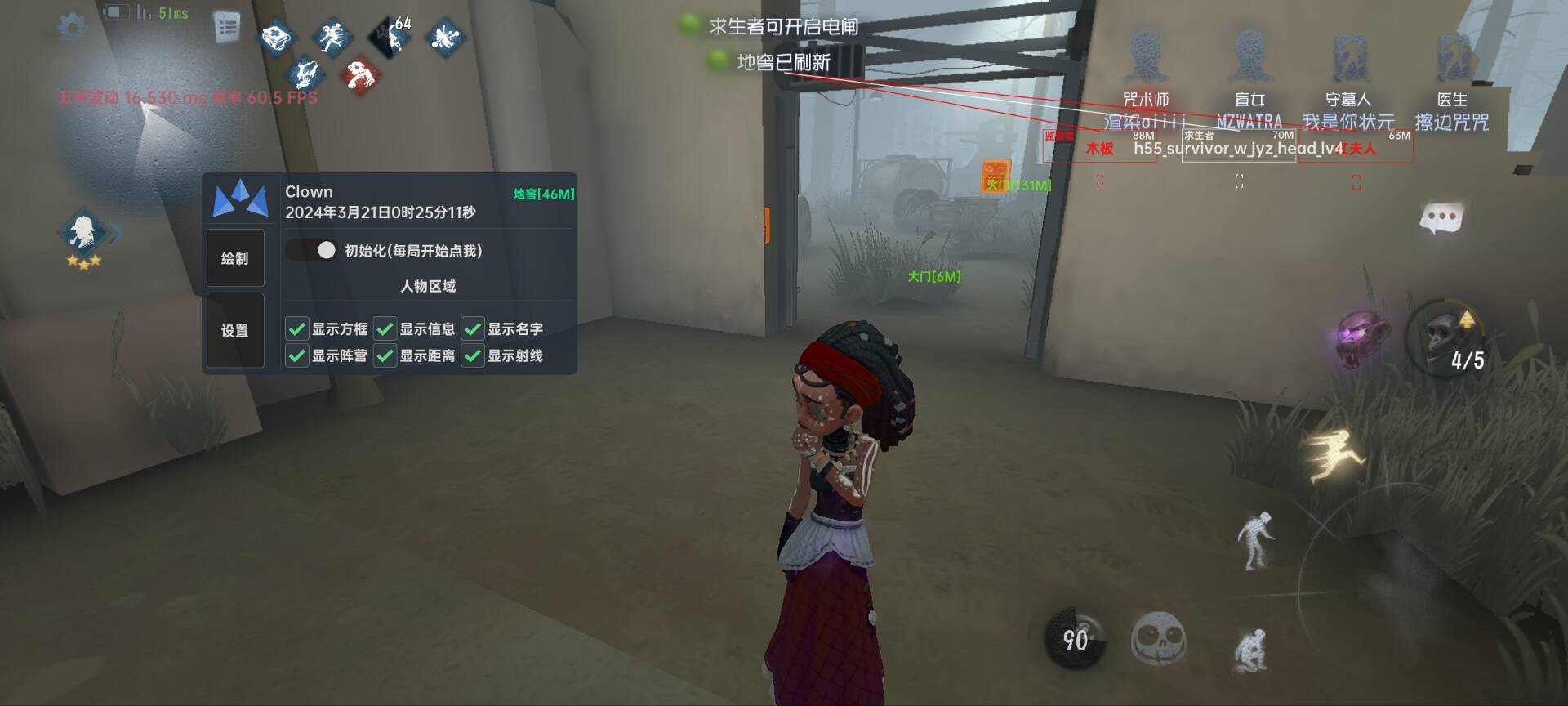Open the chat speech bubble
This screenshot has width=1568, height=706.
coord(1441,218)
